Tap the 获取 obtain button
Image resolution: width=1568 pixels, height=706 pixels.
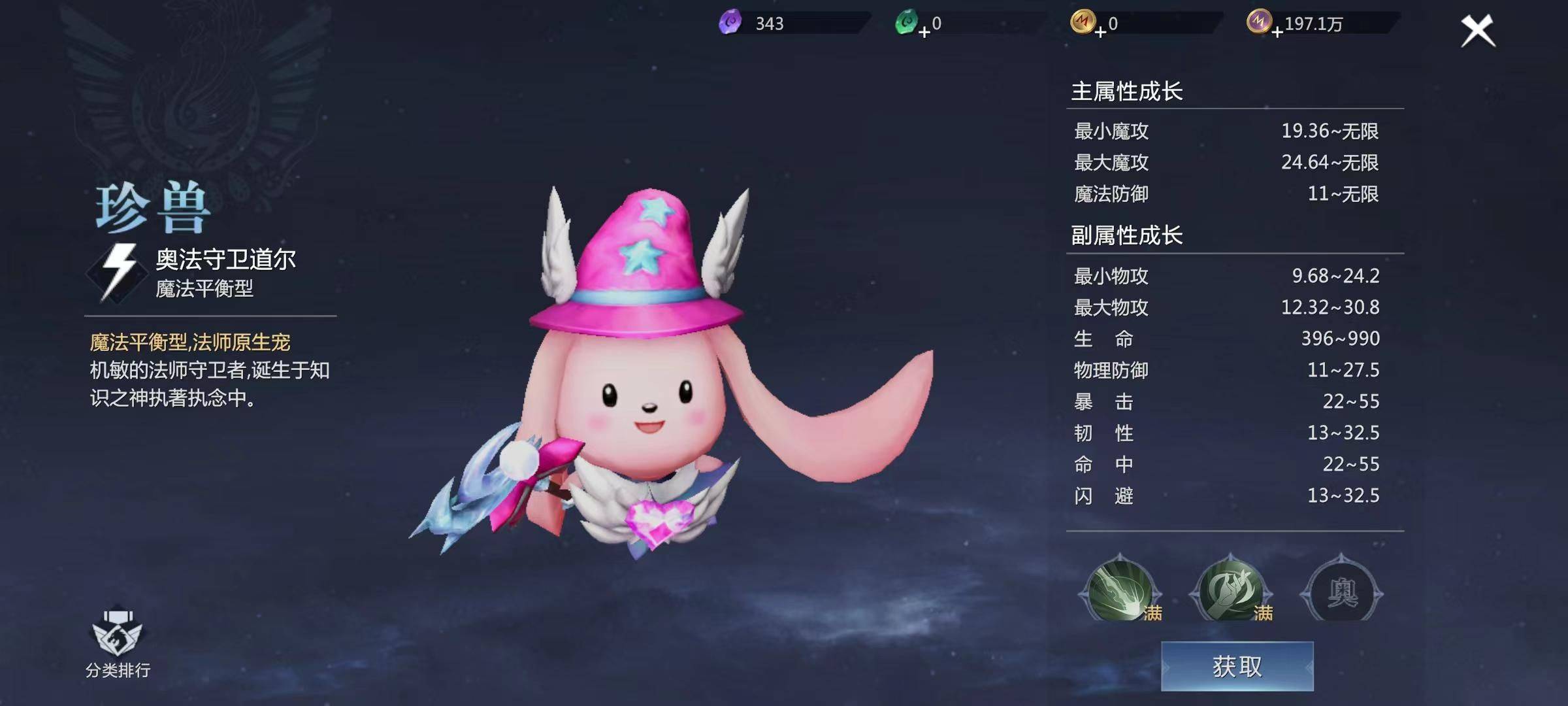coord(1237,666)
